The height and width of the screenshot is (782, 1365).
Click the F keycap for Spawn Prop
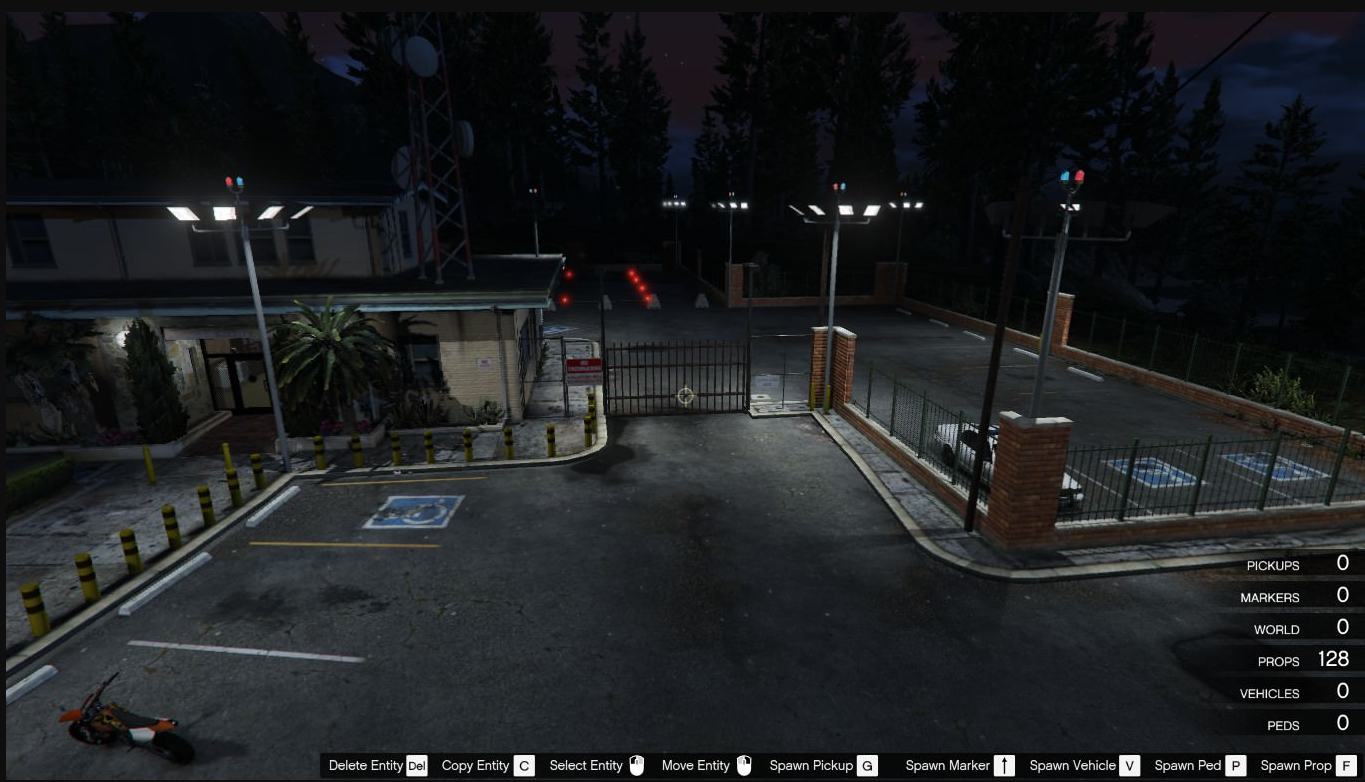click(x=1343, y=765)
